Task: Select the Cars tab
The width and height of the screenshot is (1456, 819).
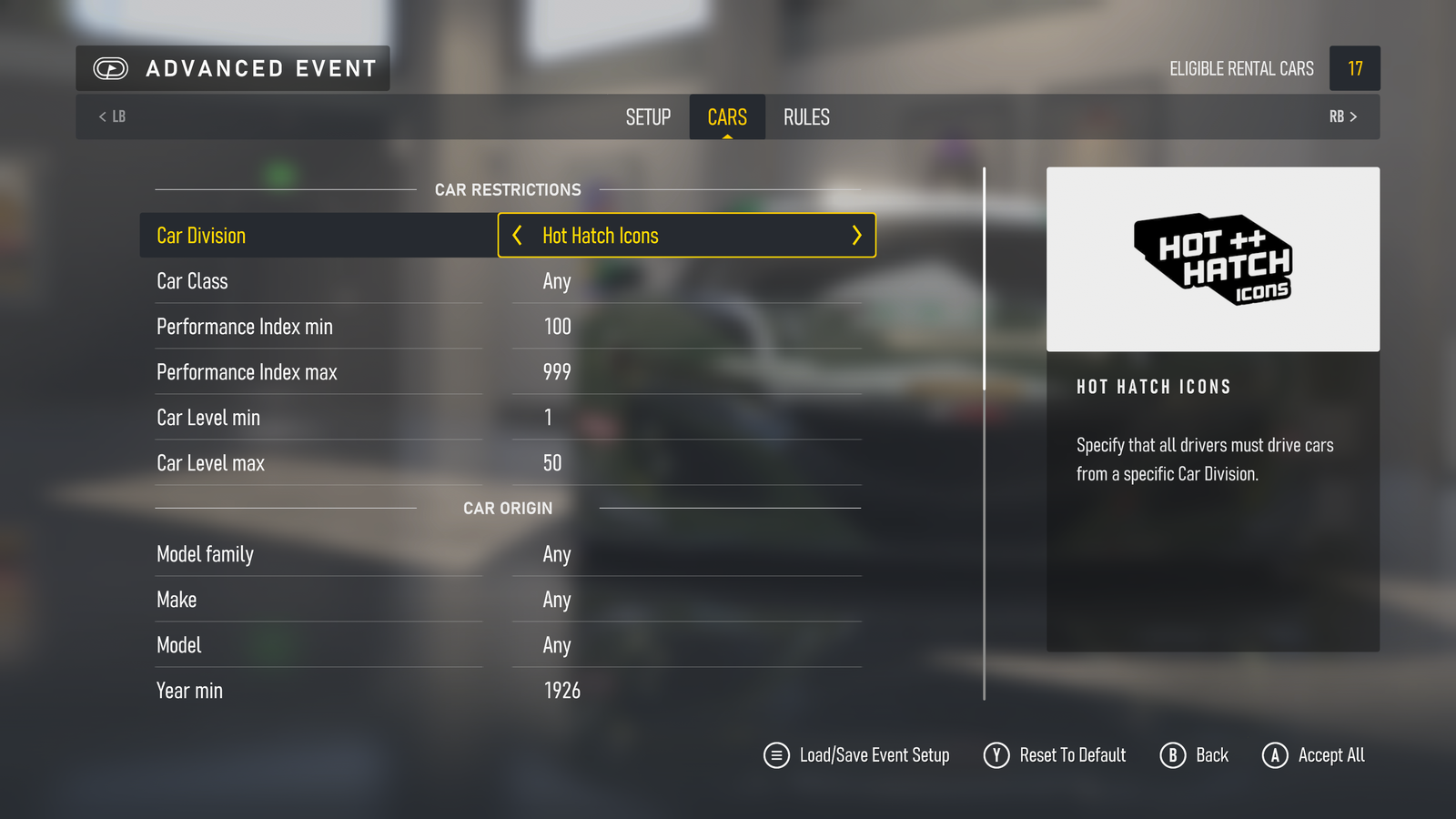Action: pyautogui.click(x=727, y=117)
